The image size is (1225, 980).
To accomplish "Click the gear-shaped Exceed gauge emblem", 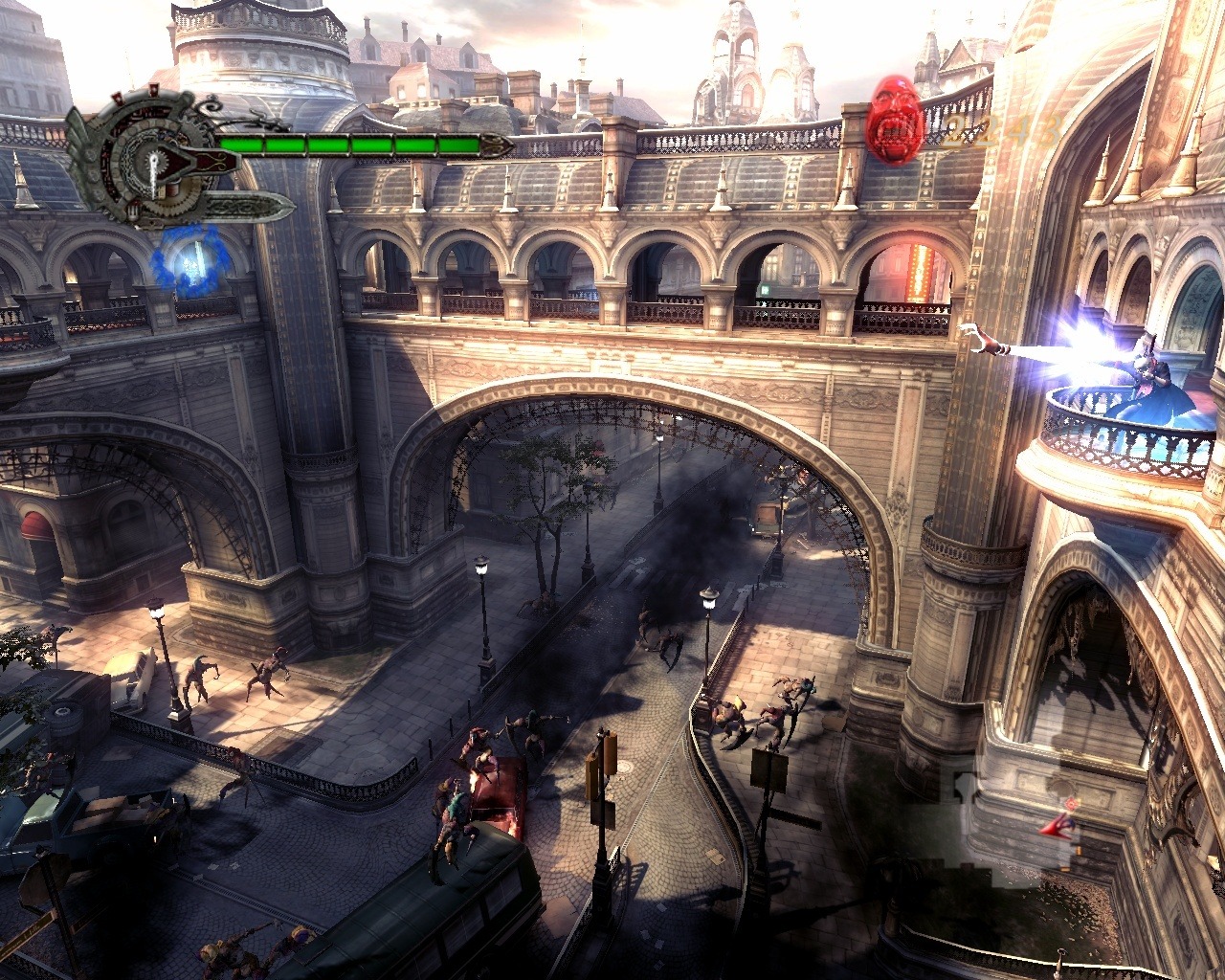I will 151,161.
